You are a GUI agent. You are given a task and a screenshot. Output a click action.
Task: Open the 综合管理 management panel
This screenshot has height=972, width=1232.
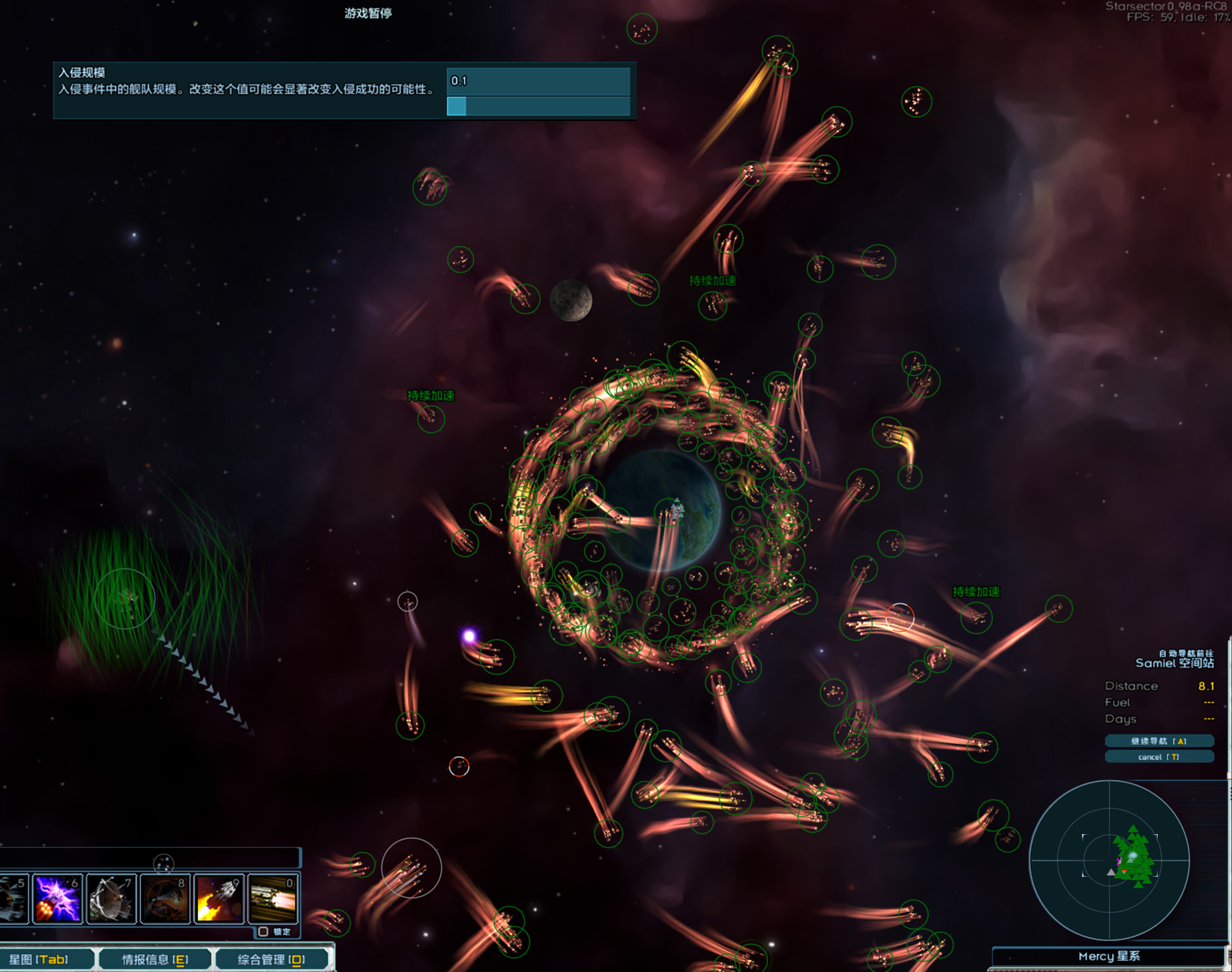tap(271, 959)
